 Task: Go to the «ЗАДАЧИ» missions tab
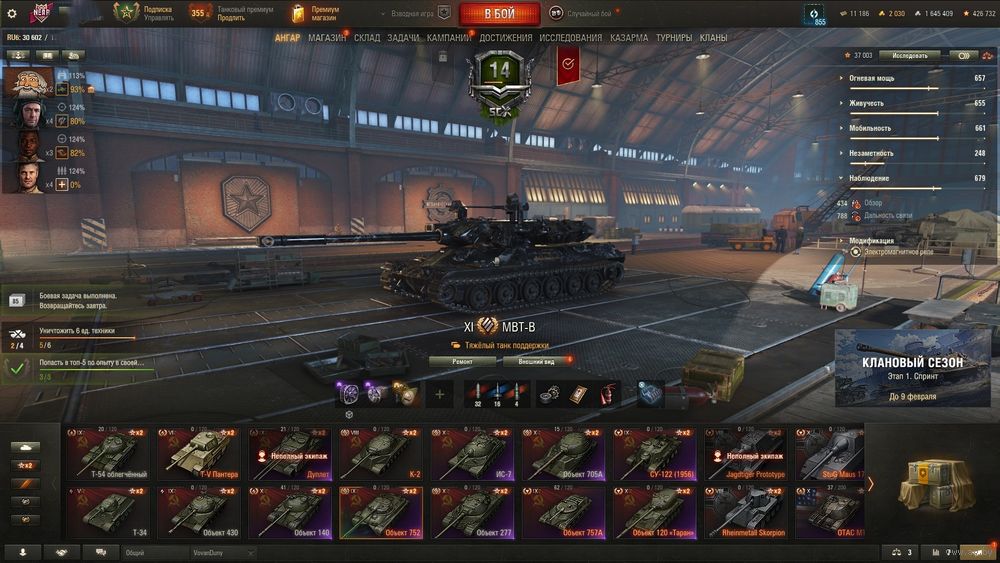(x=403, y=38)
